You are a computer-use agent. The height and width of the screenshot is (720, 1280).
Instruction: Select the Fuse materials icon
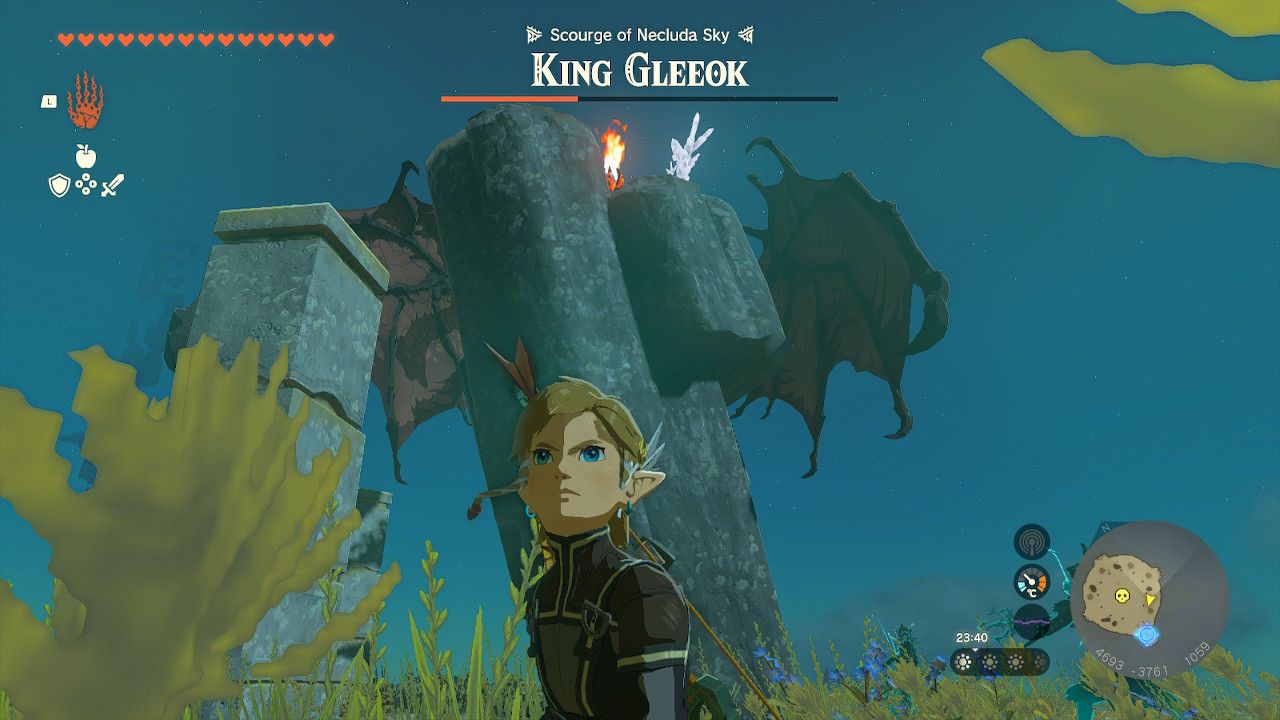coord(86,184)
